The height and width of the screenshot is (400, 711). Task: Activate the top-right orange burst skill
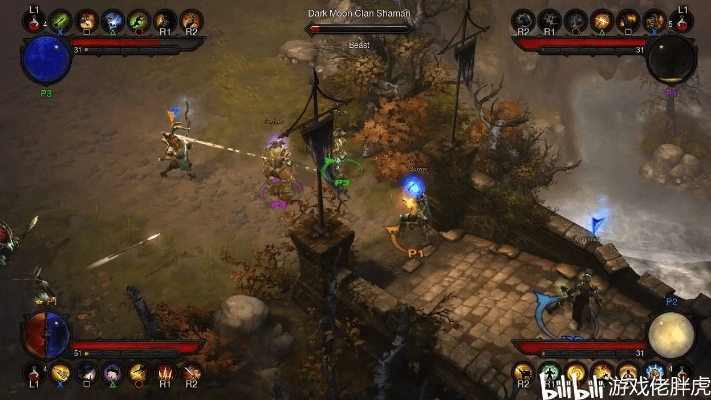click(x=602, y=20)
